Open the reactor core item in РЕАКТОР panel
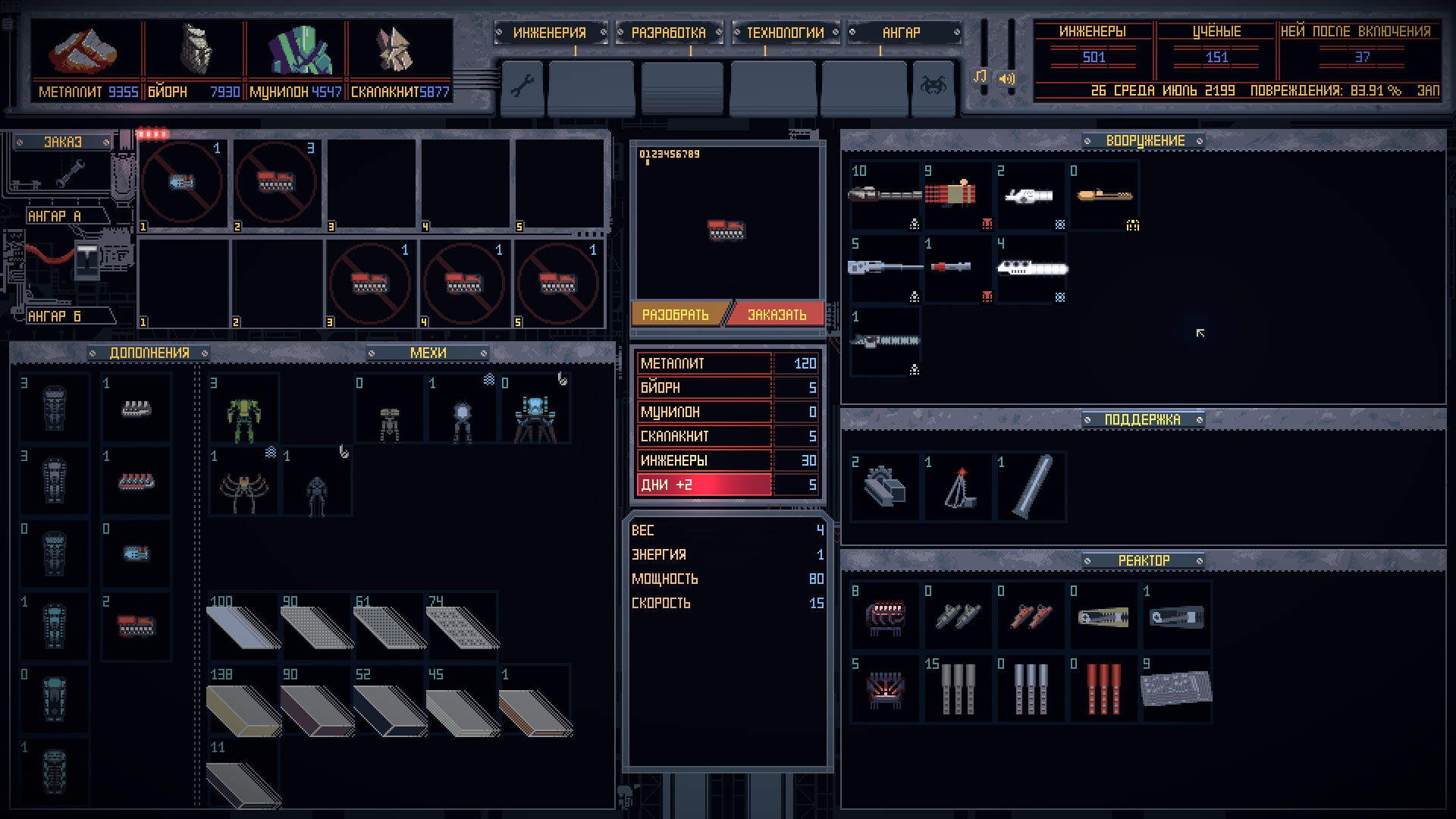 click(x=884, y=616)
